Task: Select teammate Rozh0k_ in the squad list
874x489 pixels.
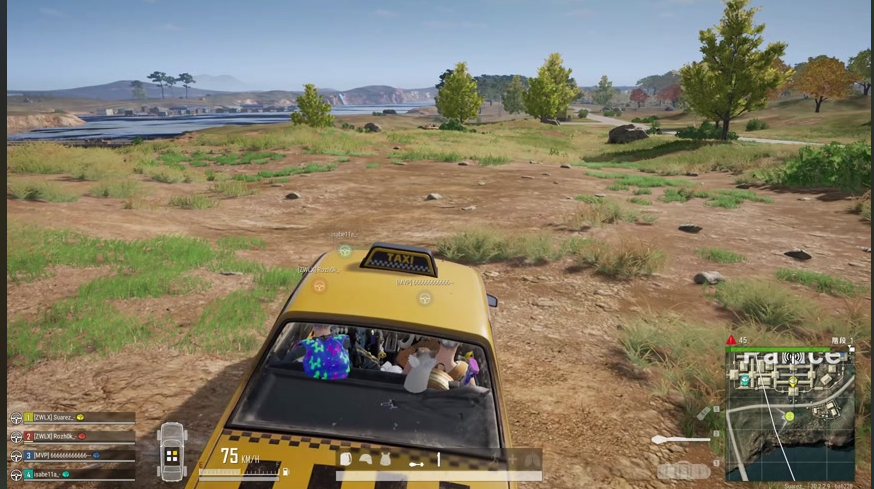Action: (72, 436)
